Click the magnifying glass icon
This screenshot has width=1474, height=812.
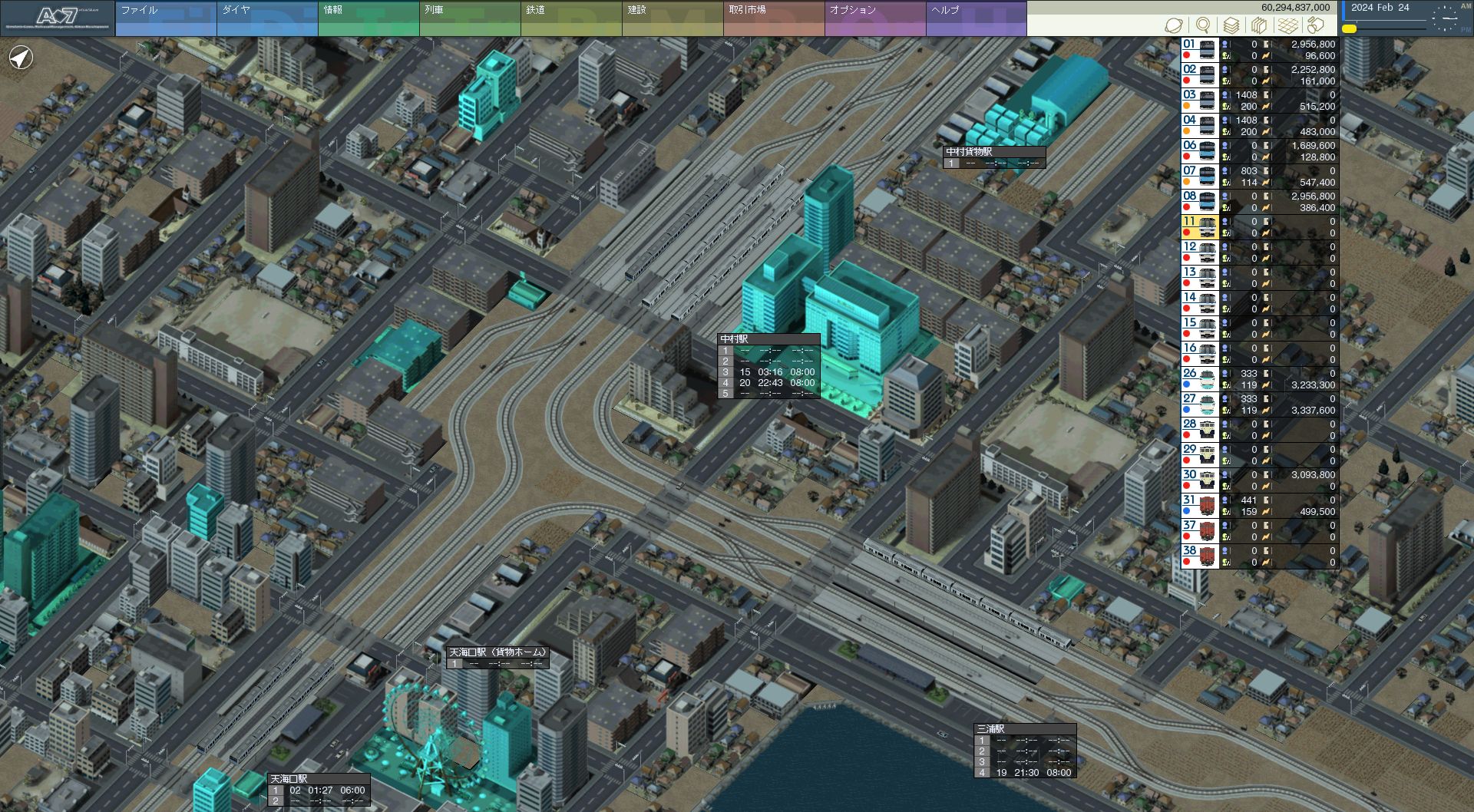(x=1203, y=25)
